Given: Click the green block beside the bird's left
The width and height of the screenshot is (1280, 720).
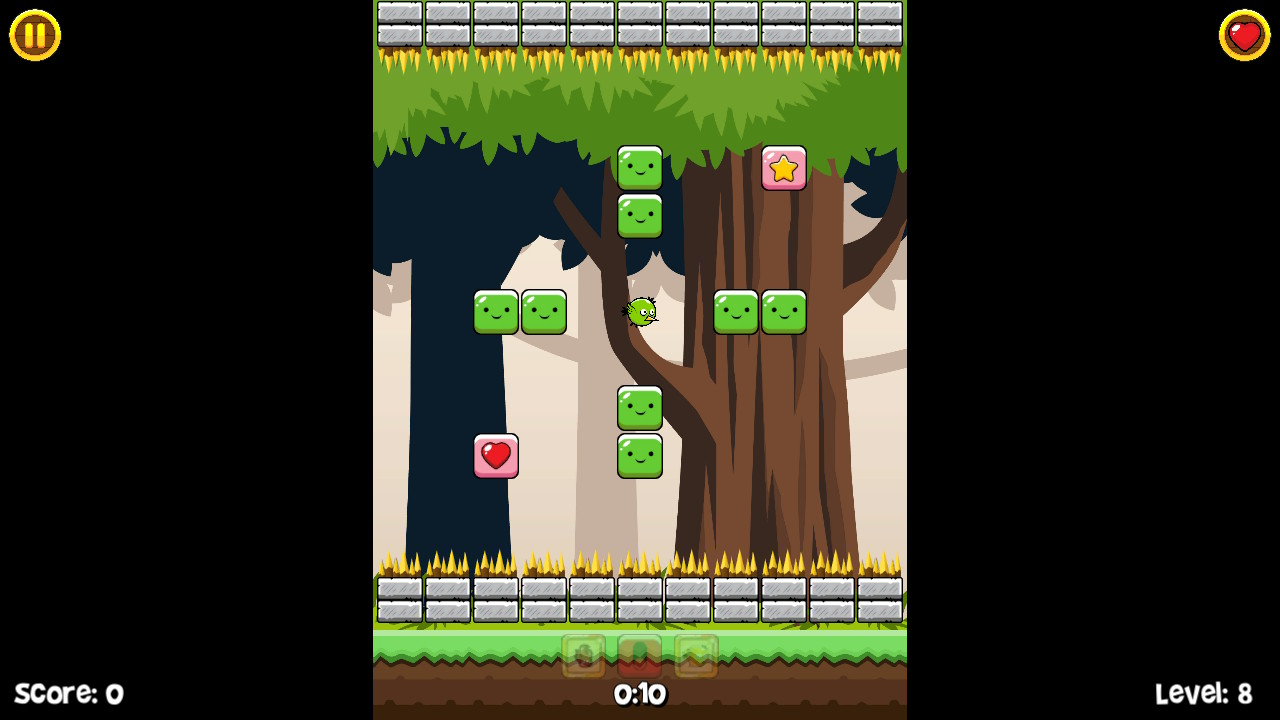Looking at the screenshot, I should point(545,311).
